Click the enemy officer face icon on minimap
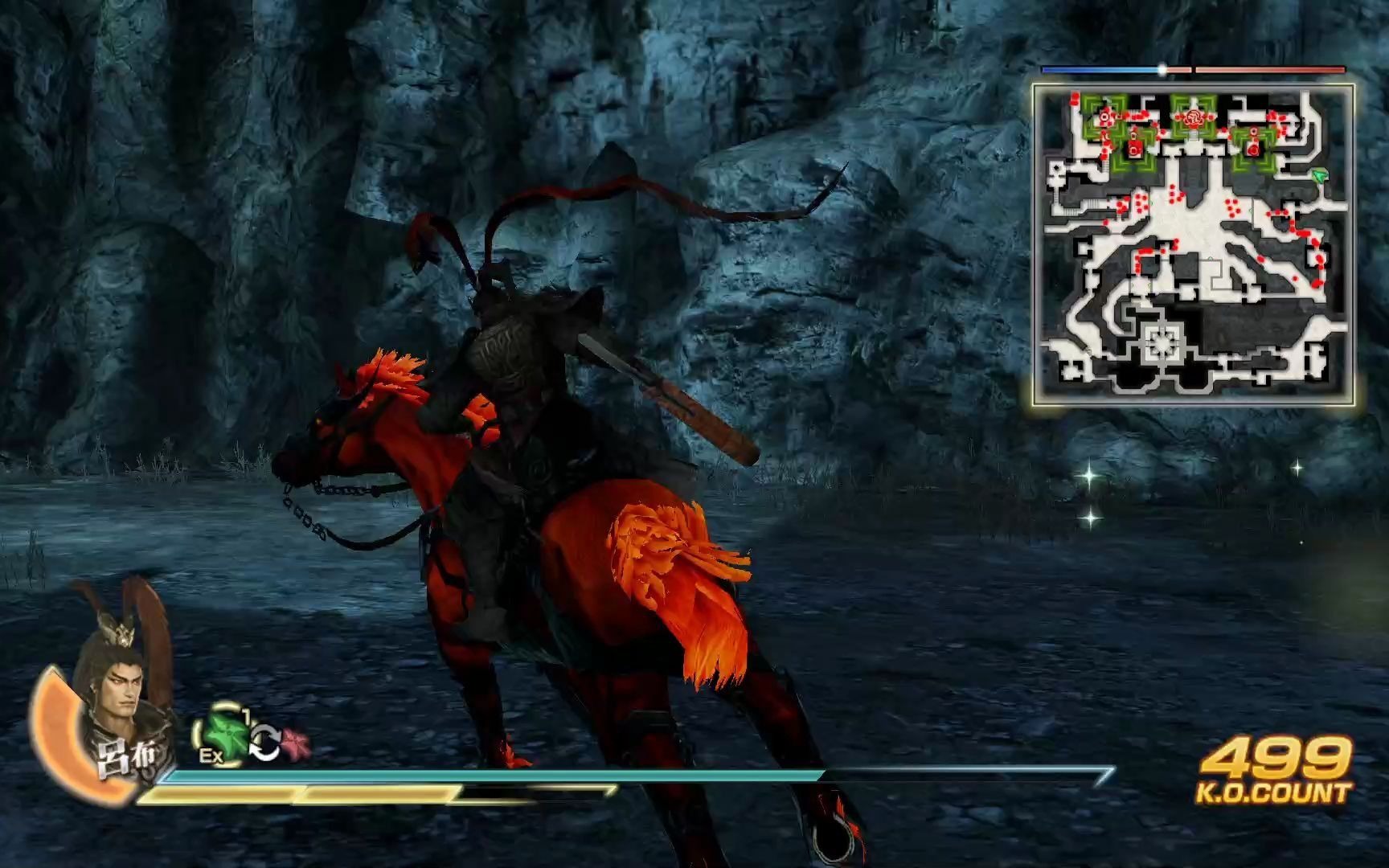Screen dimensions: 1389x868 pos(1194,117)
